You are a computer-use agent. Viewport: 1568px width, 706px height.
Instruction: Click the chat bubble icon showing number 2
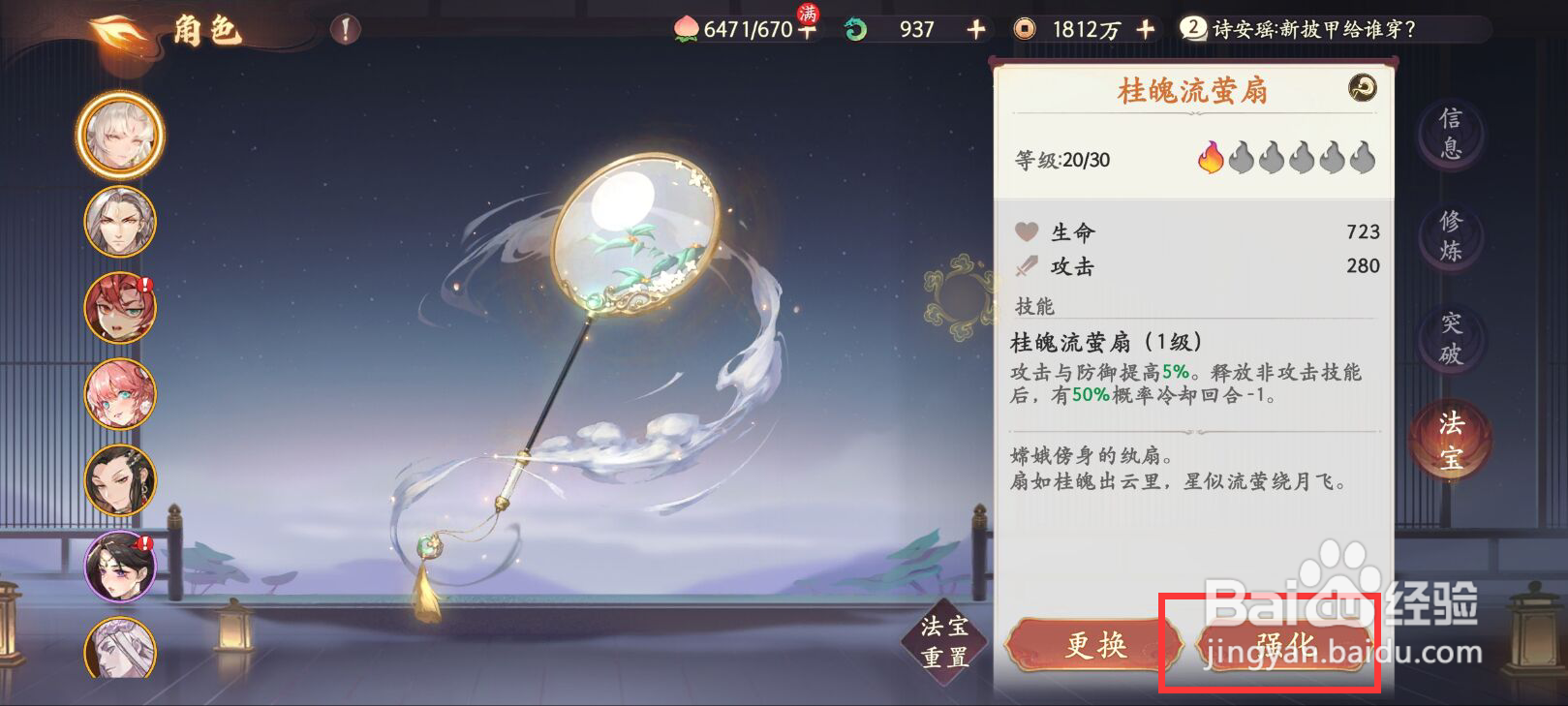1193,29
